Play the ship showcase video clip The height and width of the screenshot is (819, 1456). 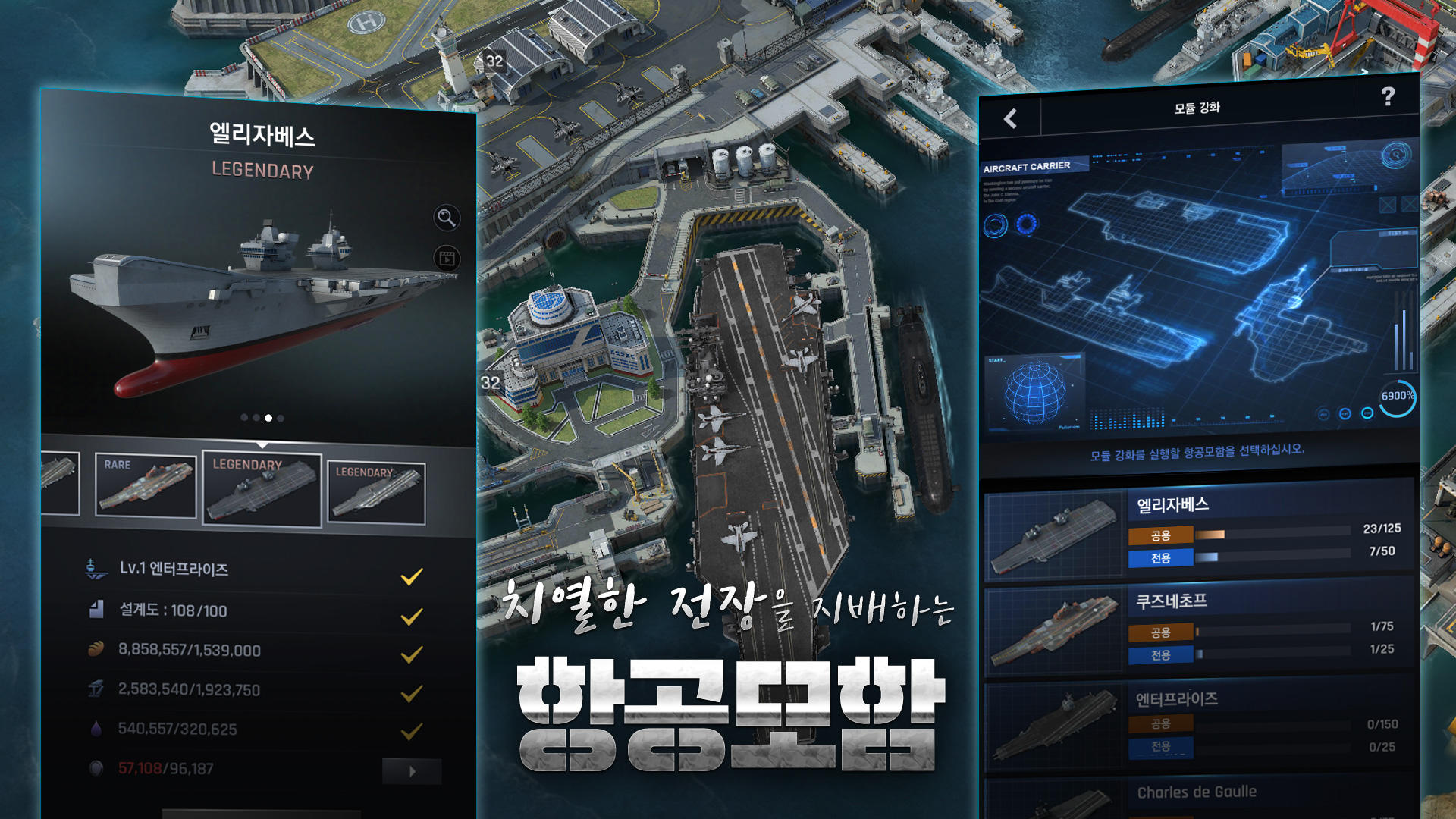click(447, 256)
